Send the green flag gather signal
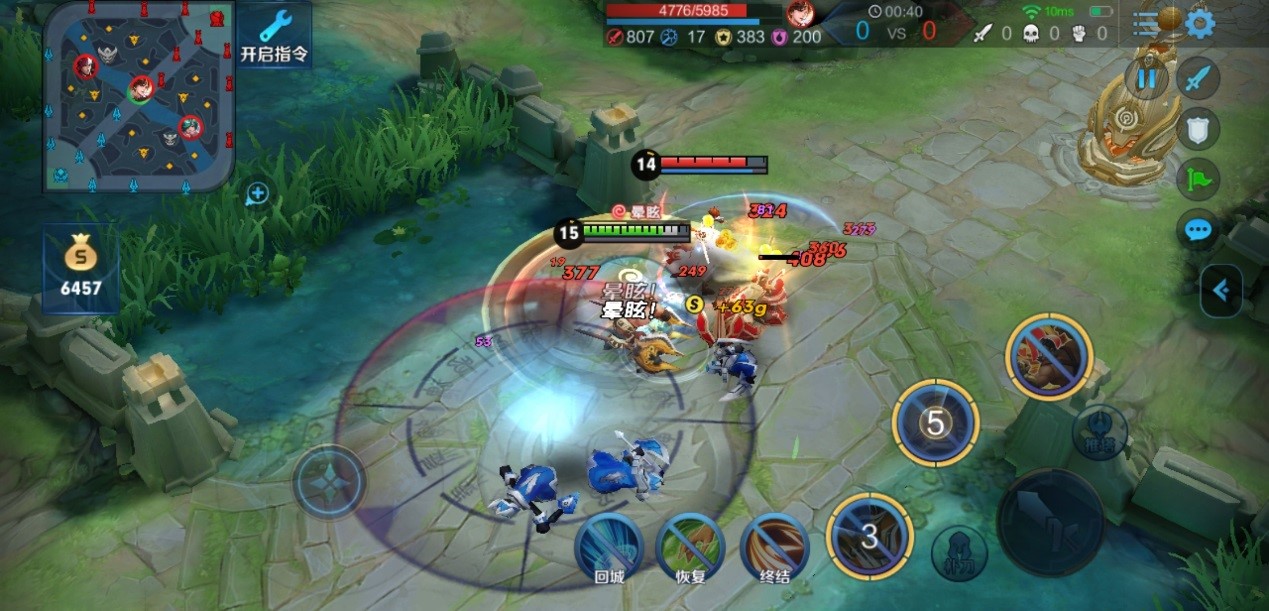1269x611 pixels. point(1197,180)
